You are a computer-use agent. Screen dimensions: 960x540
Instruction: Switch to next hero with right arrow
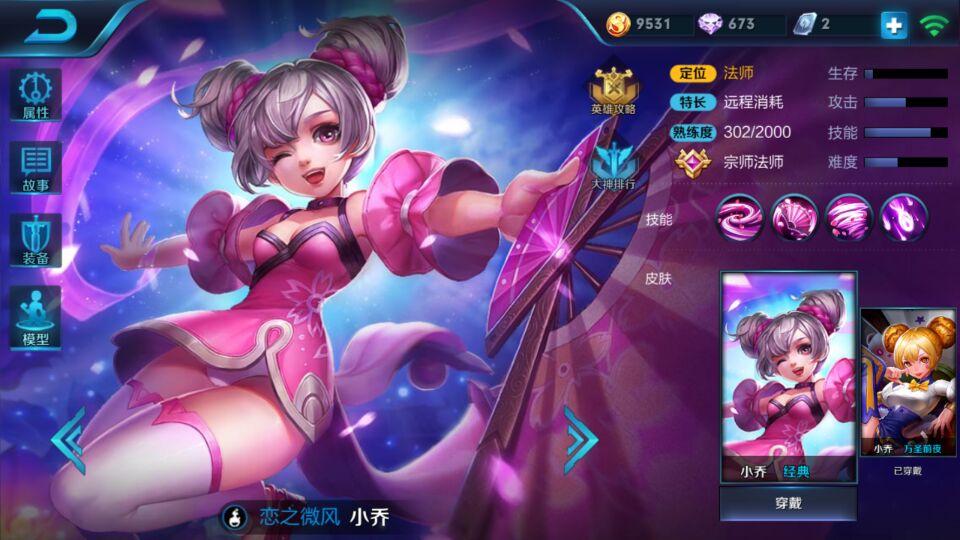pyautogui.click(x=580, y=439)
